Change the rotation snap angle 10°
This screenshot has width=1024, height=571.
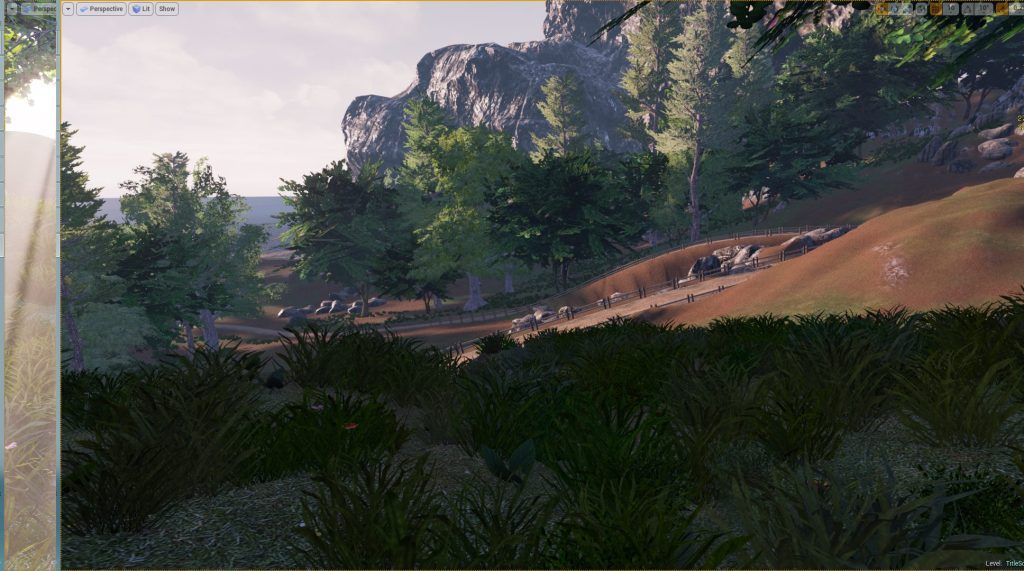[x=983, y=9]
